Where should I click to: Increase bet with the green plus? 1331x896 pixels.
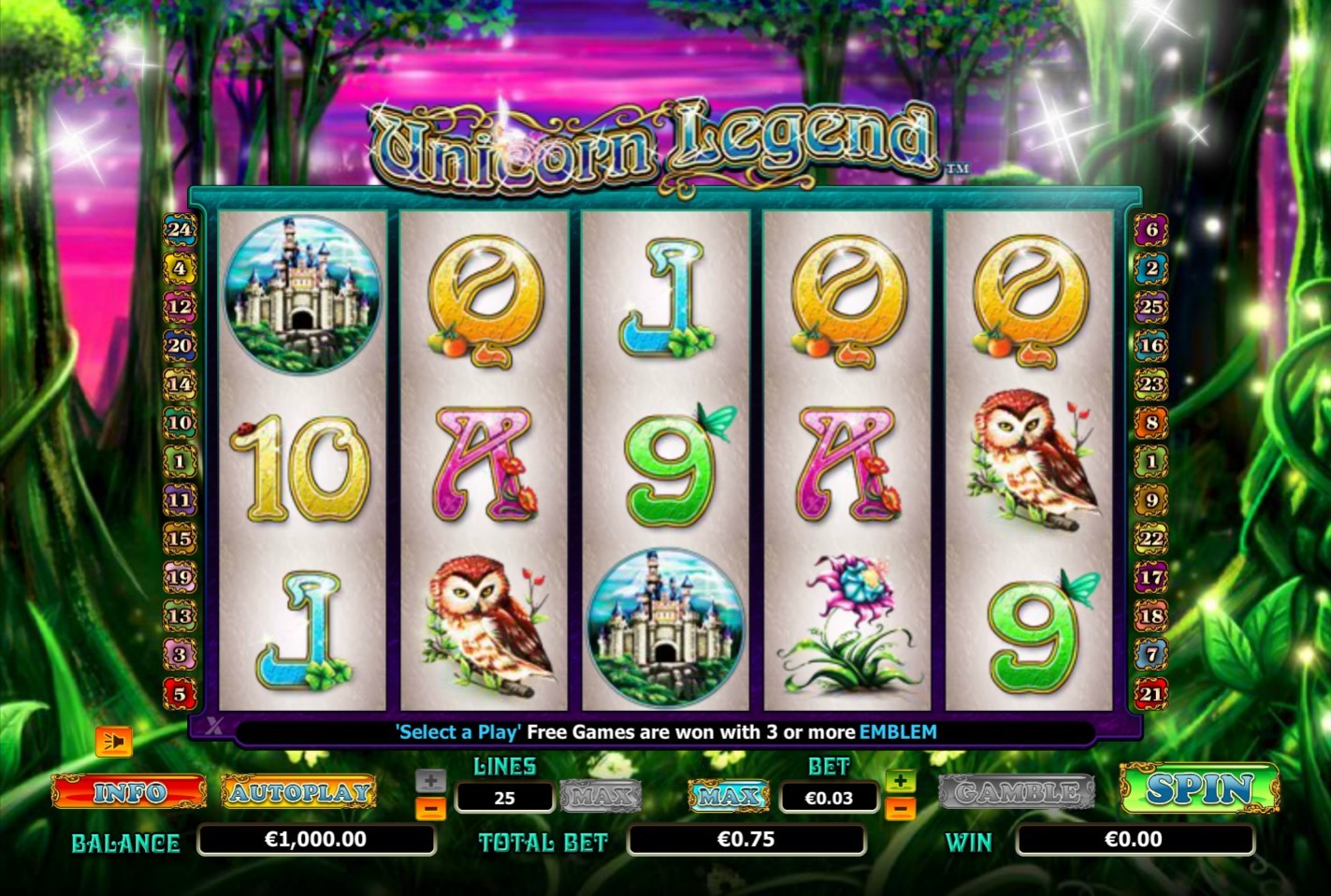[x=900, y=781]
